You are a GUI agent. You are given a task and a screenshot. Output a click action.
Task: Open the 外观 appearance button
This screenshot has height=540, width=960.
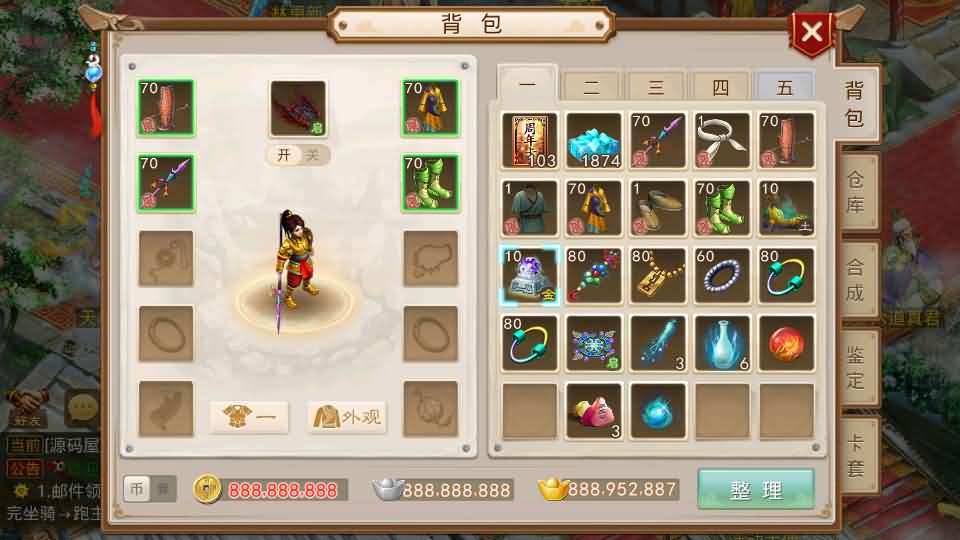tap(347, 416)
